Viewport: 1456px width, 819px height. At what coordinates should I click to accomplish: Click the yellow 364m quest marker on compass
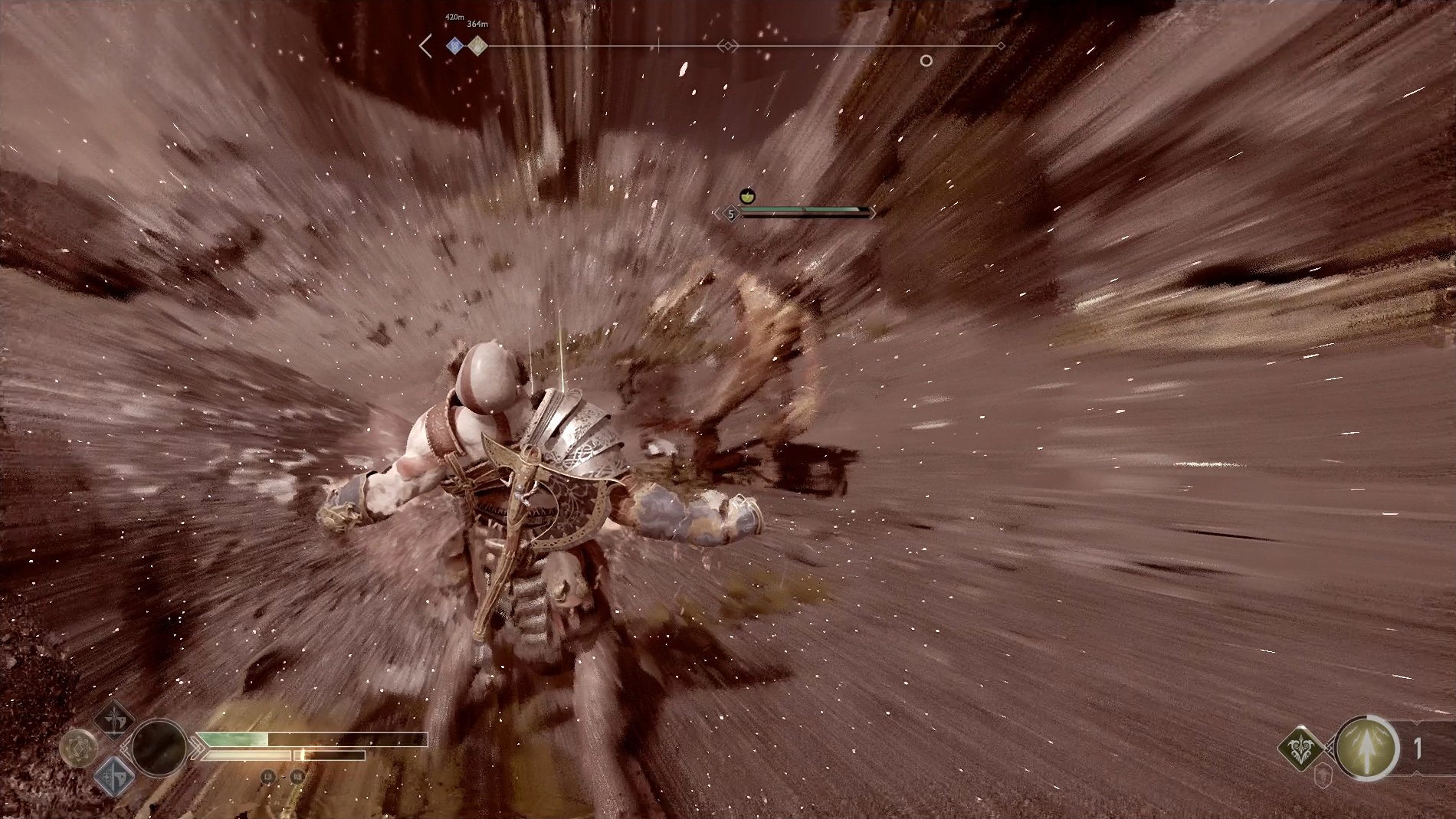pos(477,45)
